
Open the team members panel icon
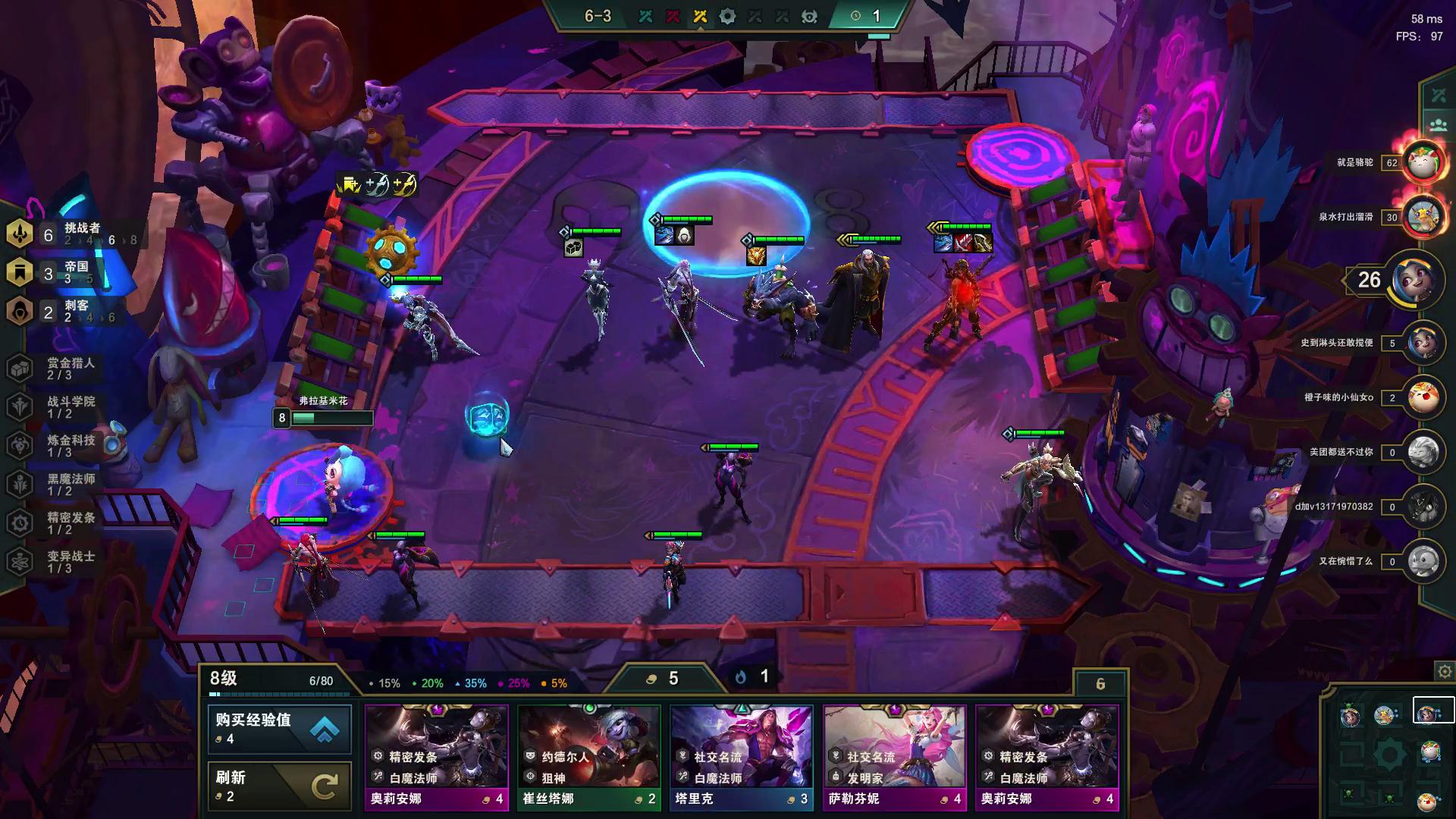[x=1439, y=125]
